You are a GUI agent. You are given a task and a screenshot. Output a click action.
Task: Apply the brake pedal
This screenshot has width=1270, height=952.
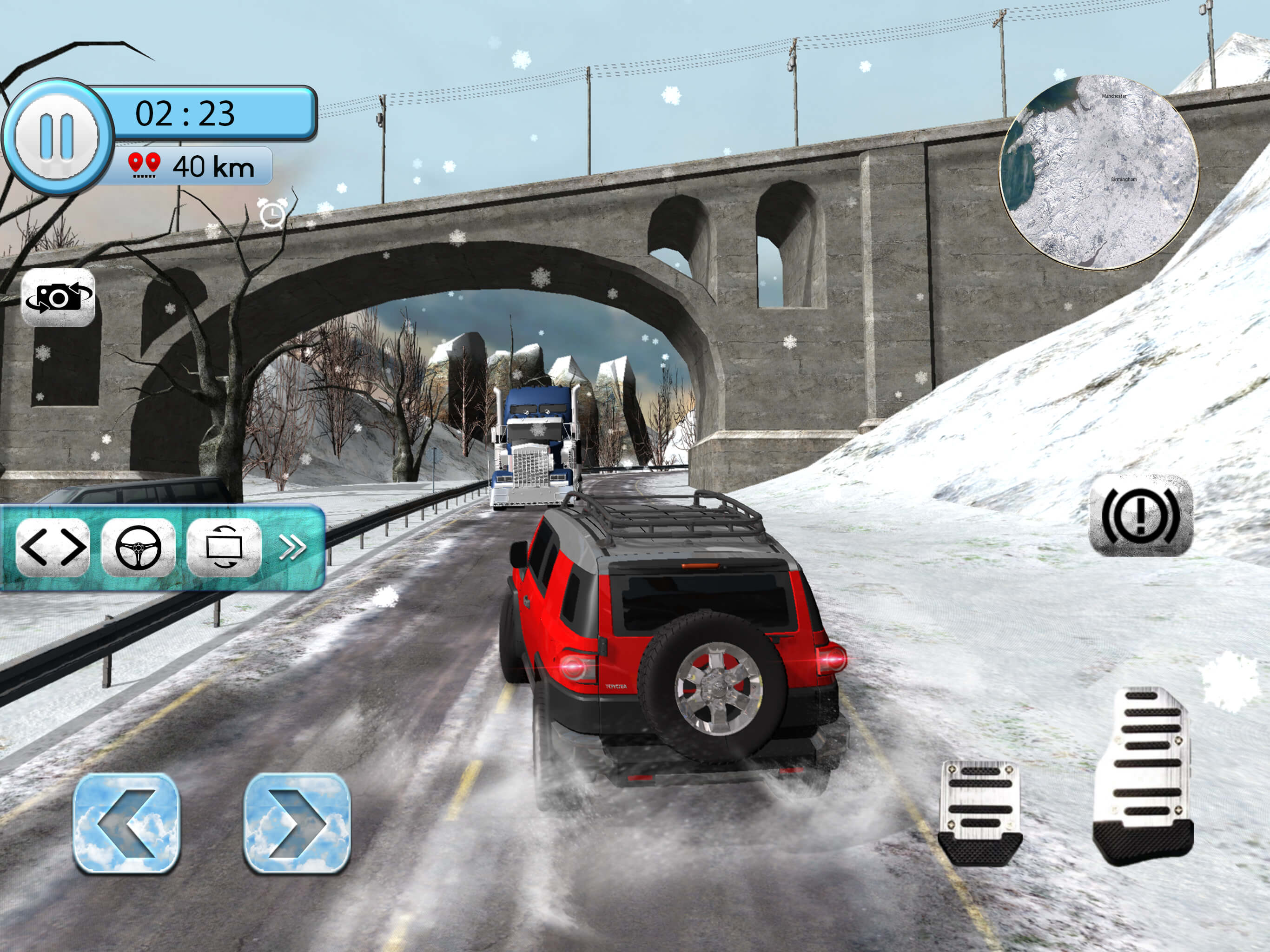(x=979, y=812)
